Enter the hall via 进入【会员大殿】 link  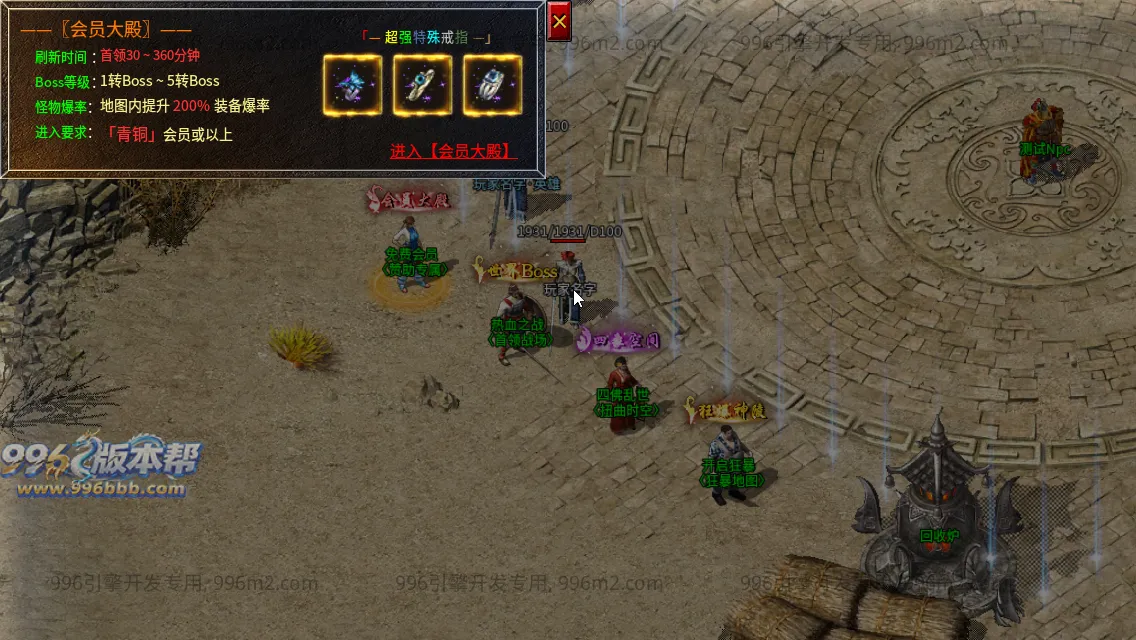pyautogui.click(x=453, y=152)
